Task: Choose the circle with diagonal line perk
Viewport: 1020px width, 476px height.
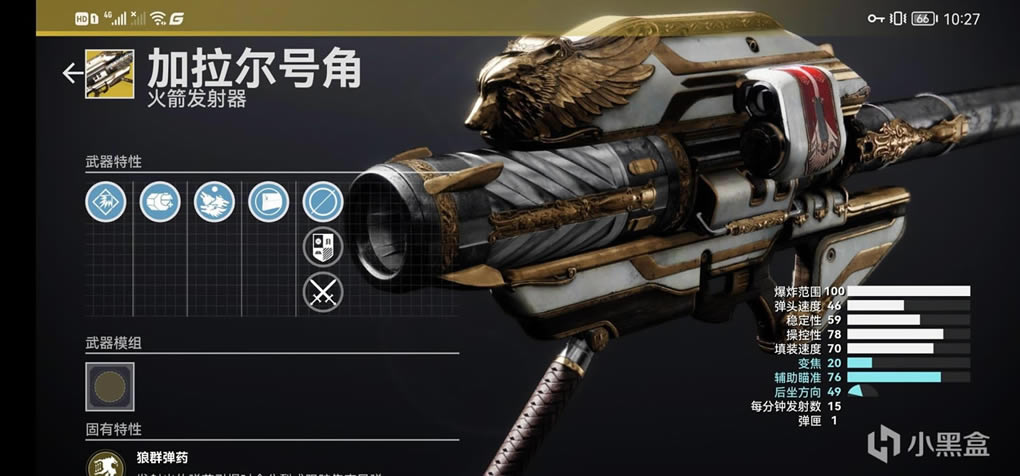Action: [x=323, y=203]
